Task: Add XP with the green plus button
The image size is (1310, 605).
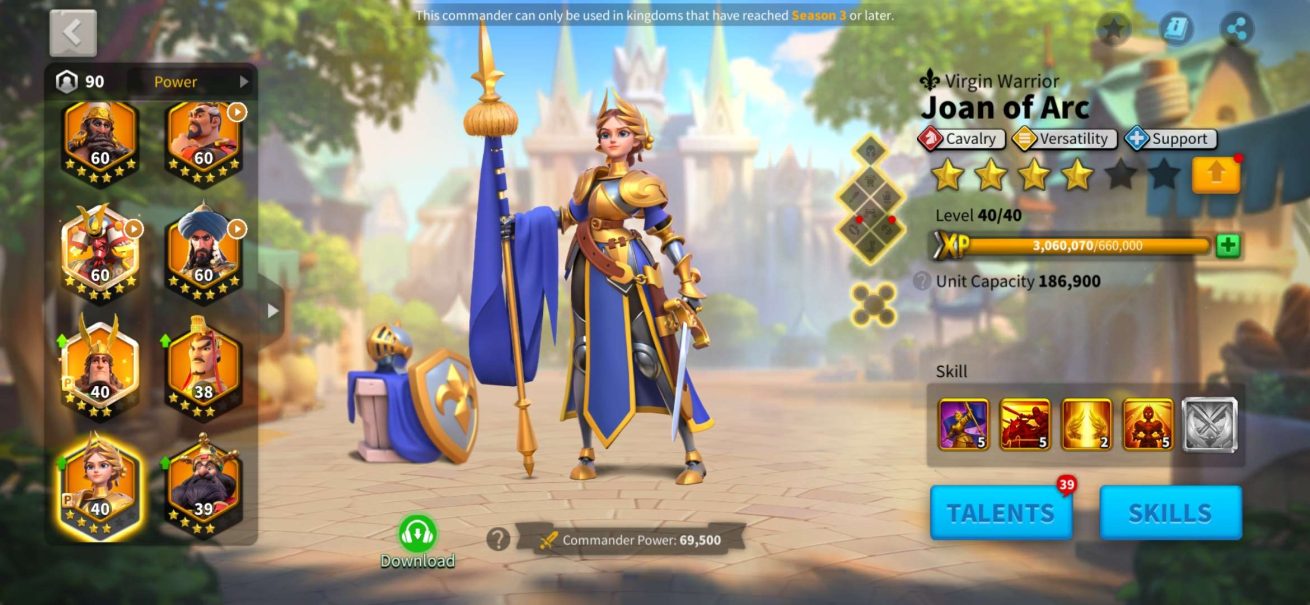Action: (x=1228, y=246)
